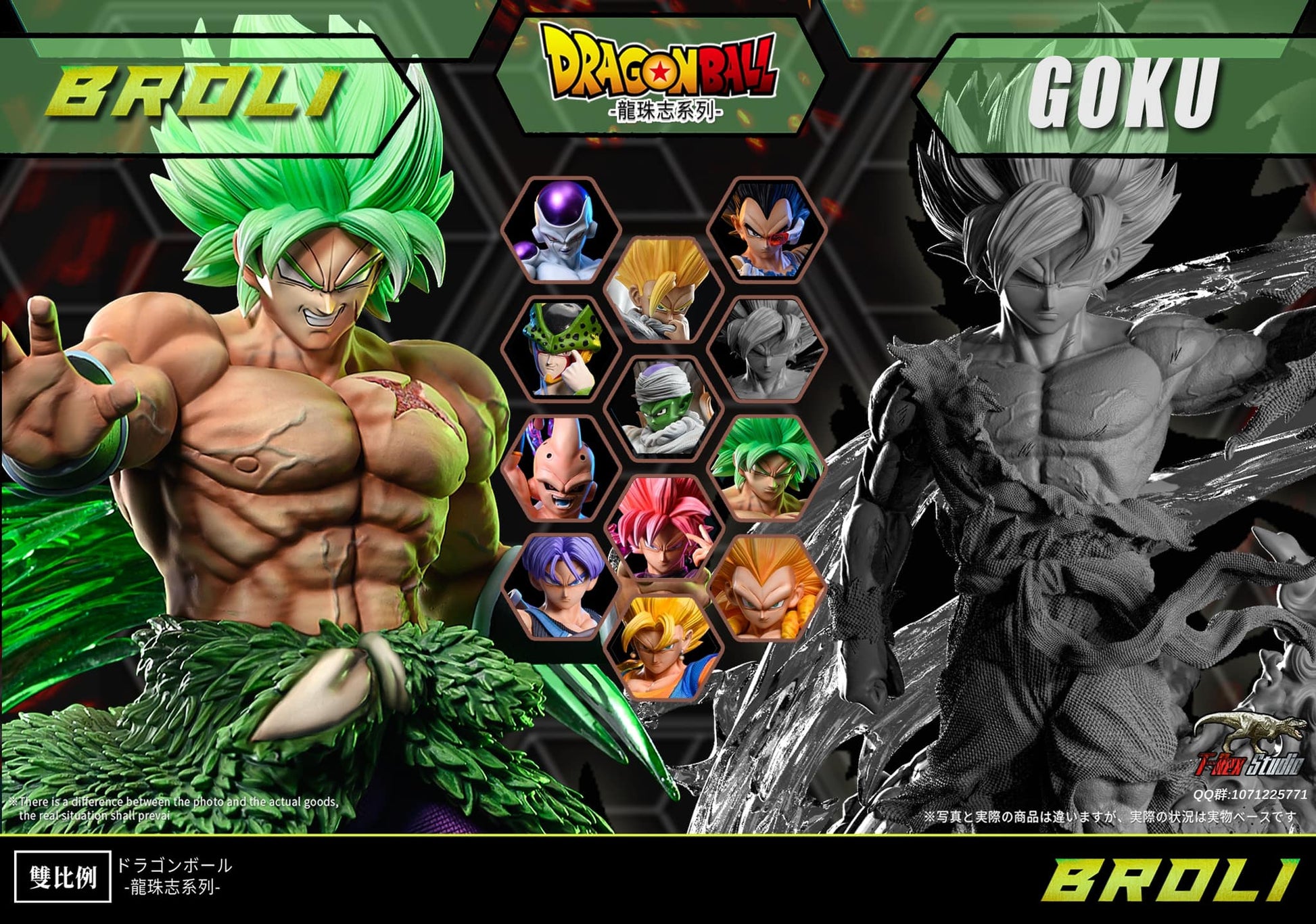Select the green-haired Broli hexagon portrait
This screenshot has height=924, width=1316.
coord(766,468)
